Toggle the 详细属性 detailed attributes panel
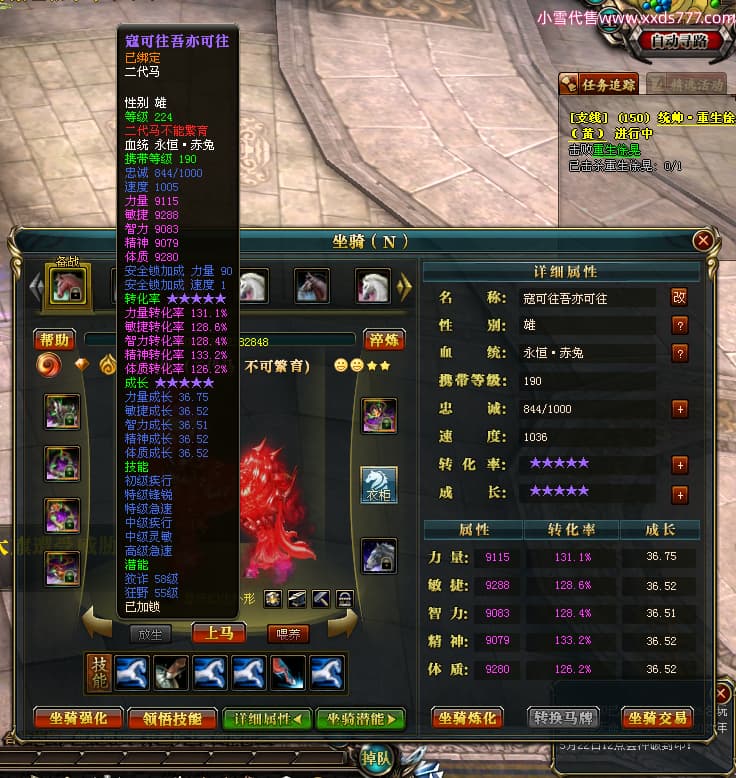The height and width of the screenshot is (778, 736). tap(267, 718)
